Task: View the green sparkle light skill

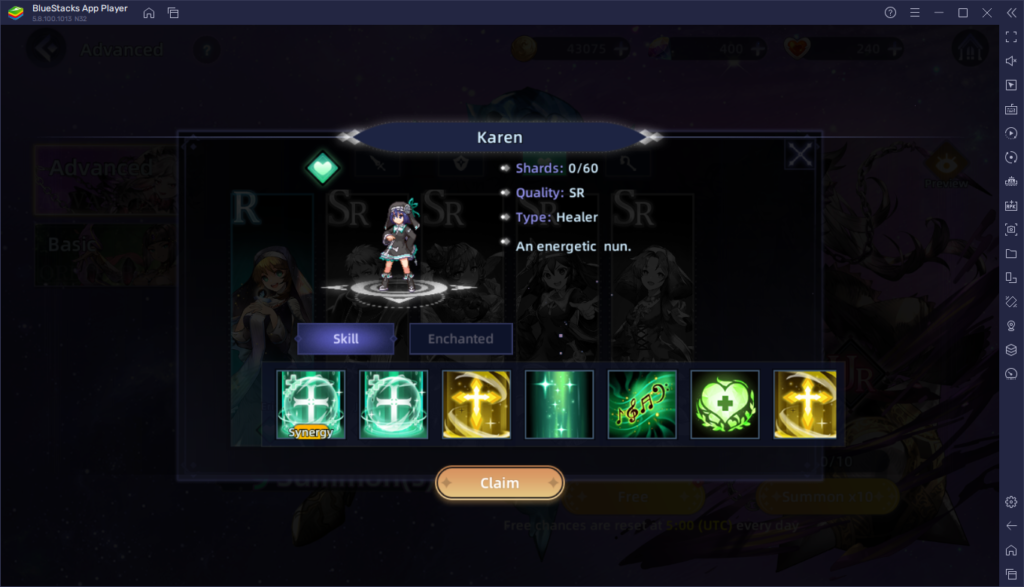Action: [x=559, y=405]
